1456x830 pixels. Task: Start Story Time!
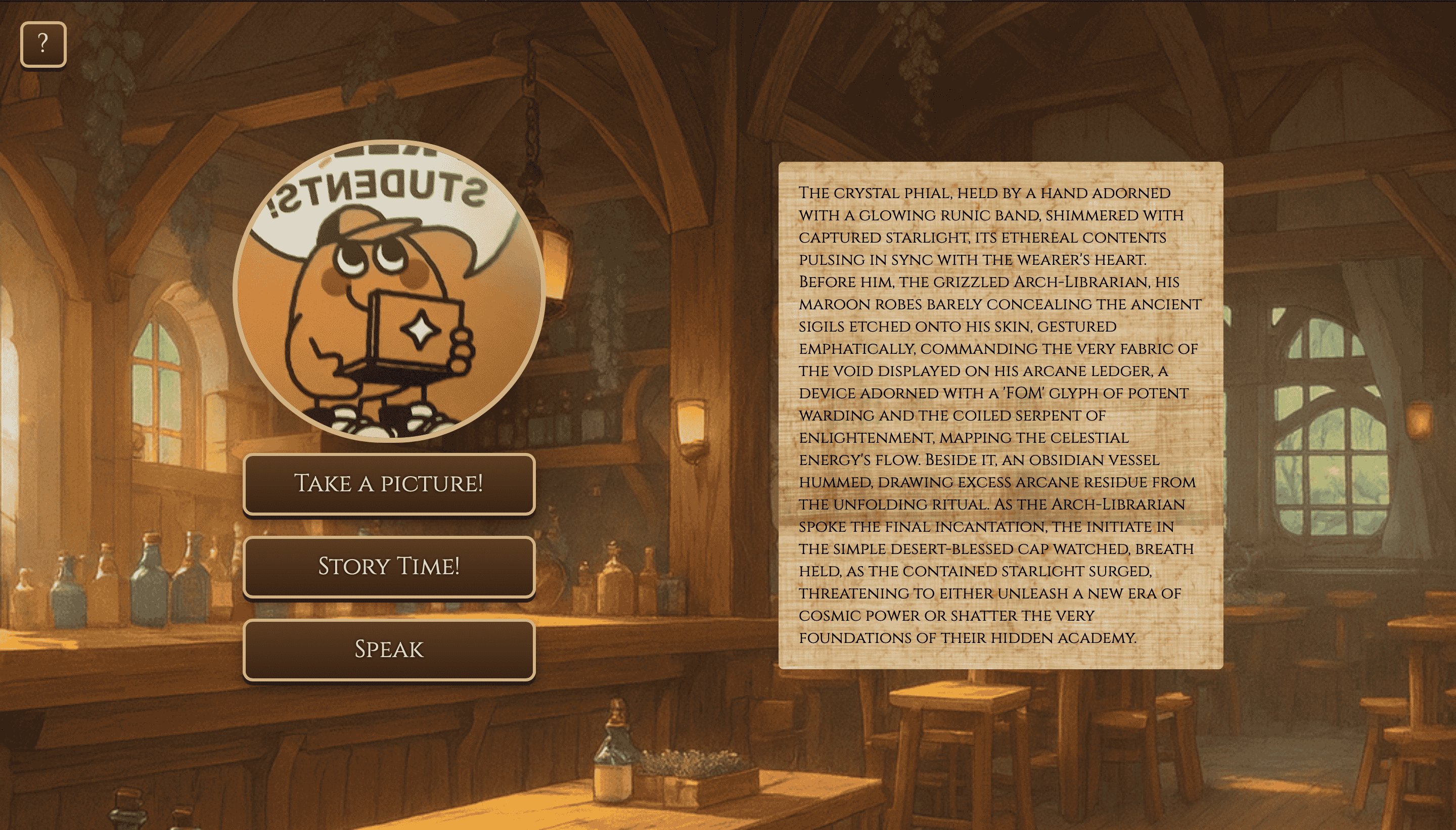pyautogui.click(x=389, y=567)
